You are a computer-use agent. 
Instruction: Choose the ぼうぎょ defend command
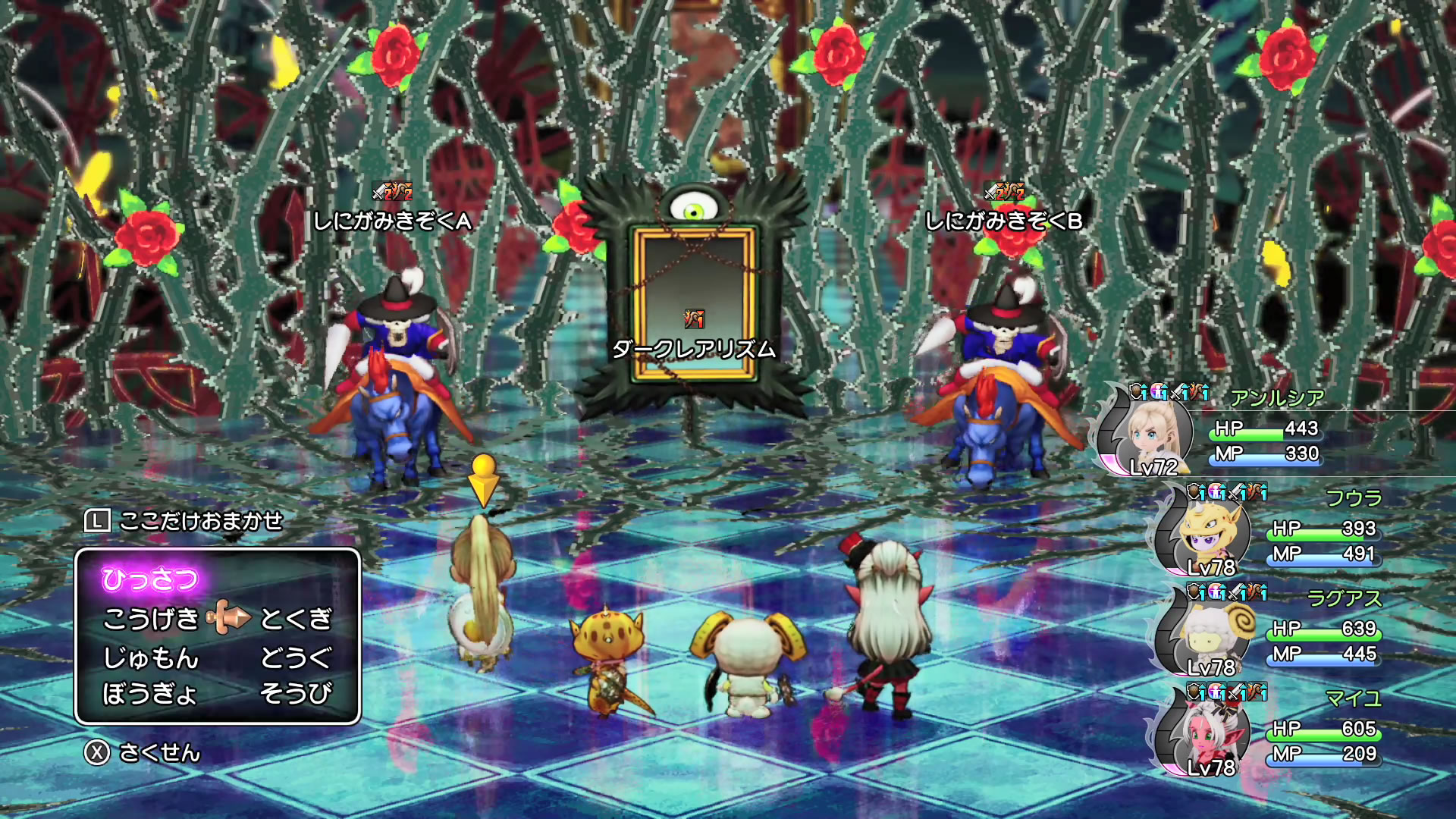(150, 693)
